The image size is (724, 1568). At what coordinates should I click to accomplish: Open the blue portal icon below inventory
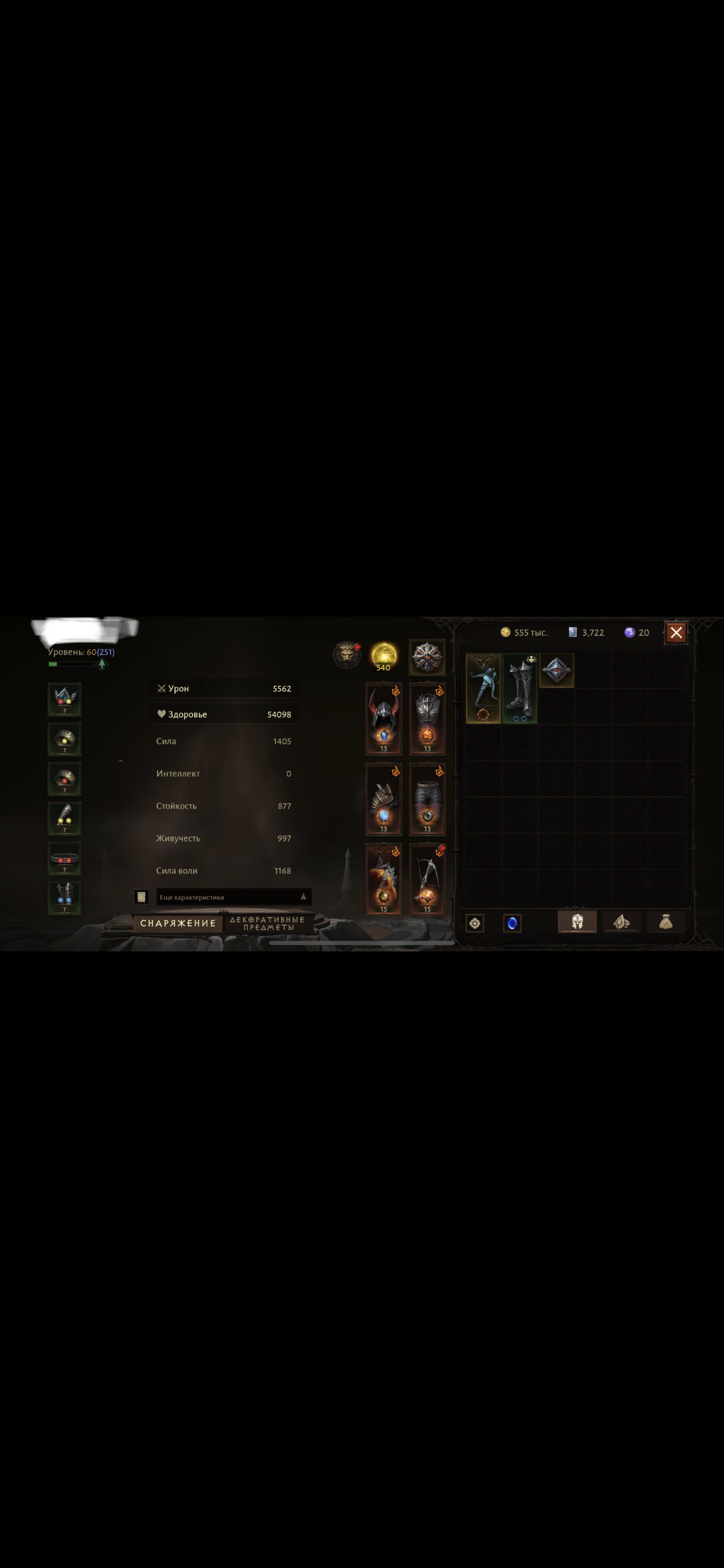point(512,923)
